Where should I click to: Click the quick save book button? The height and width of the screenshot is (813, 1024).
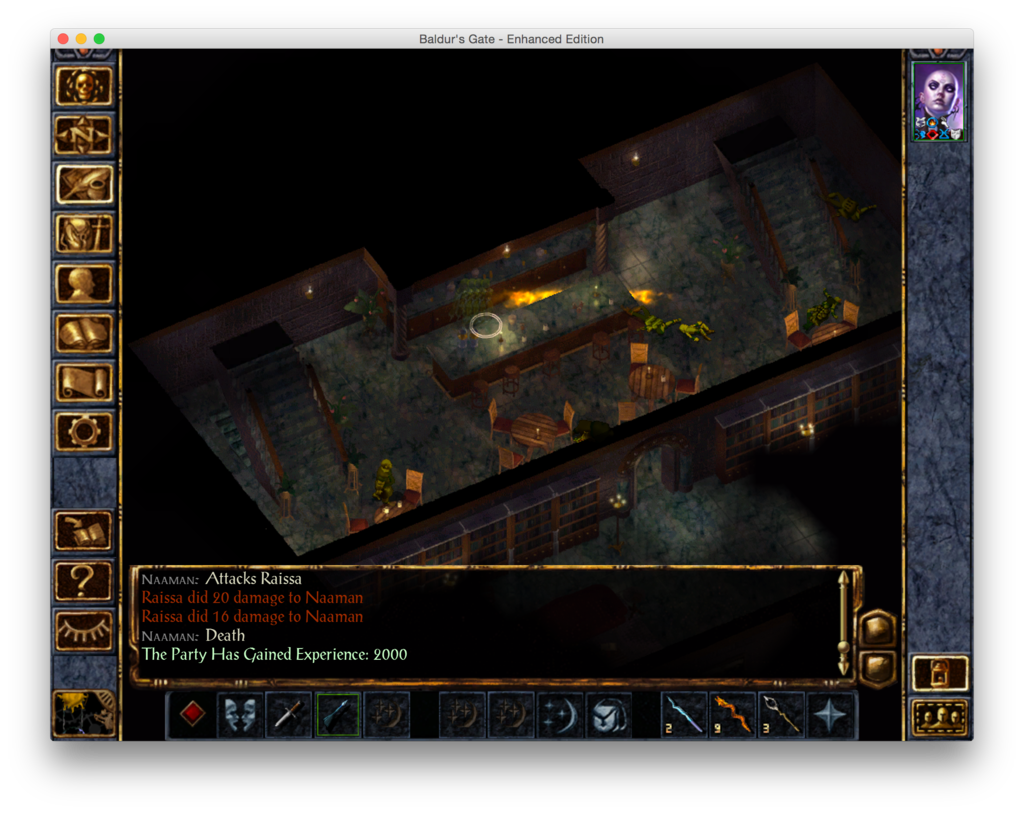pyautogui.click(x=84, y=531)
